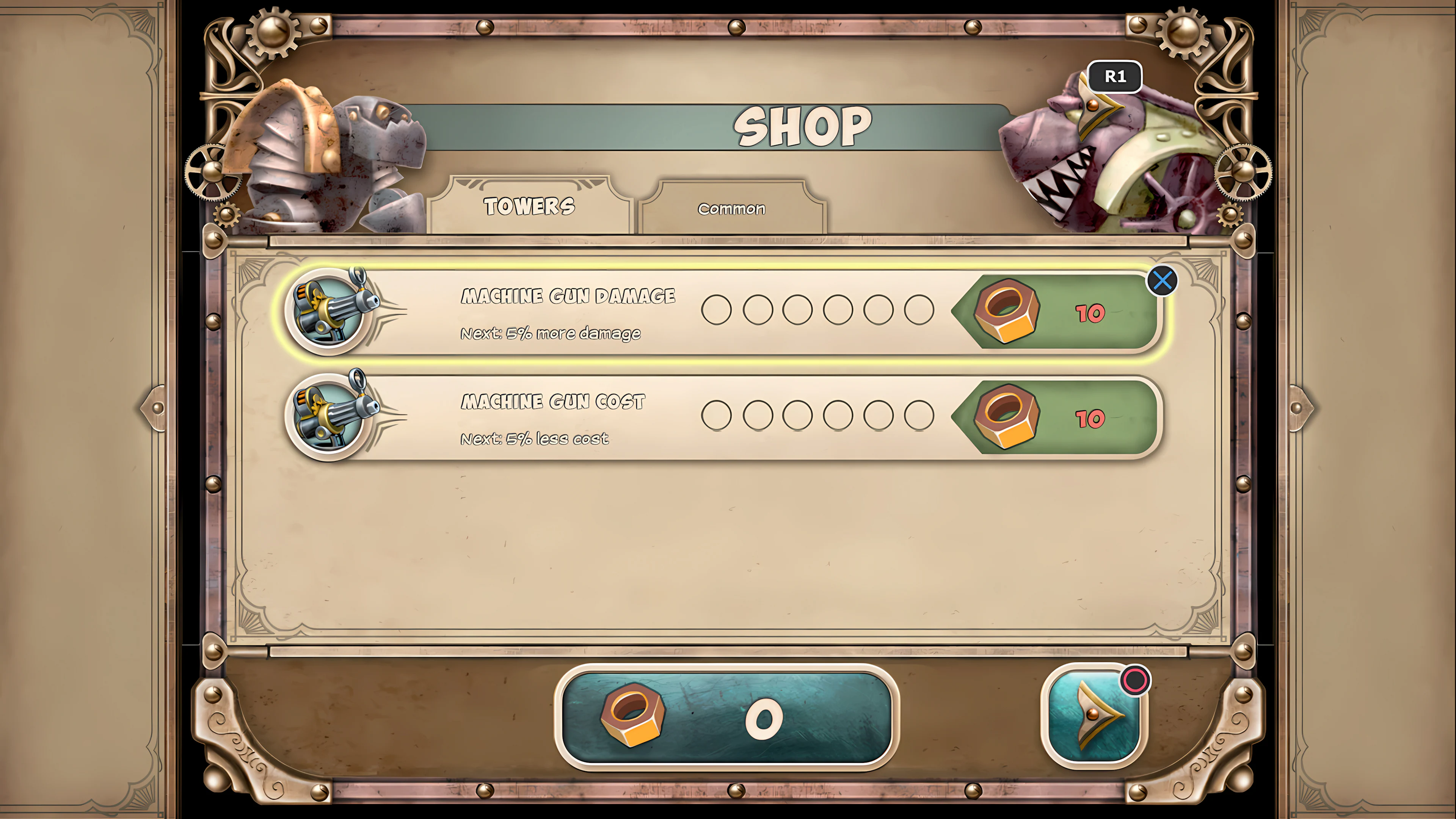Click the Machine Gun Damage progress dots row
The width and height of the screenshot is (1456, 819).
pyautogui.click(x=819, y=310)
